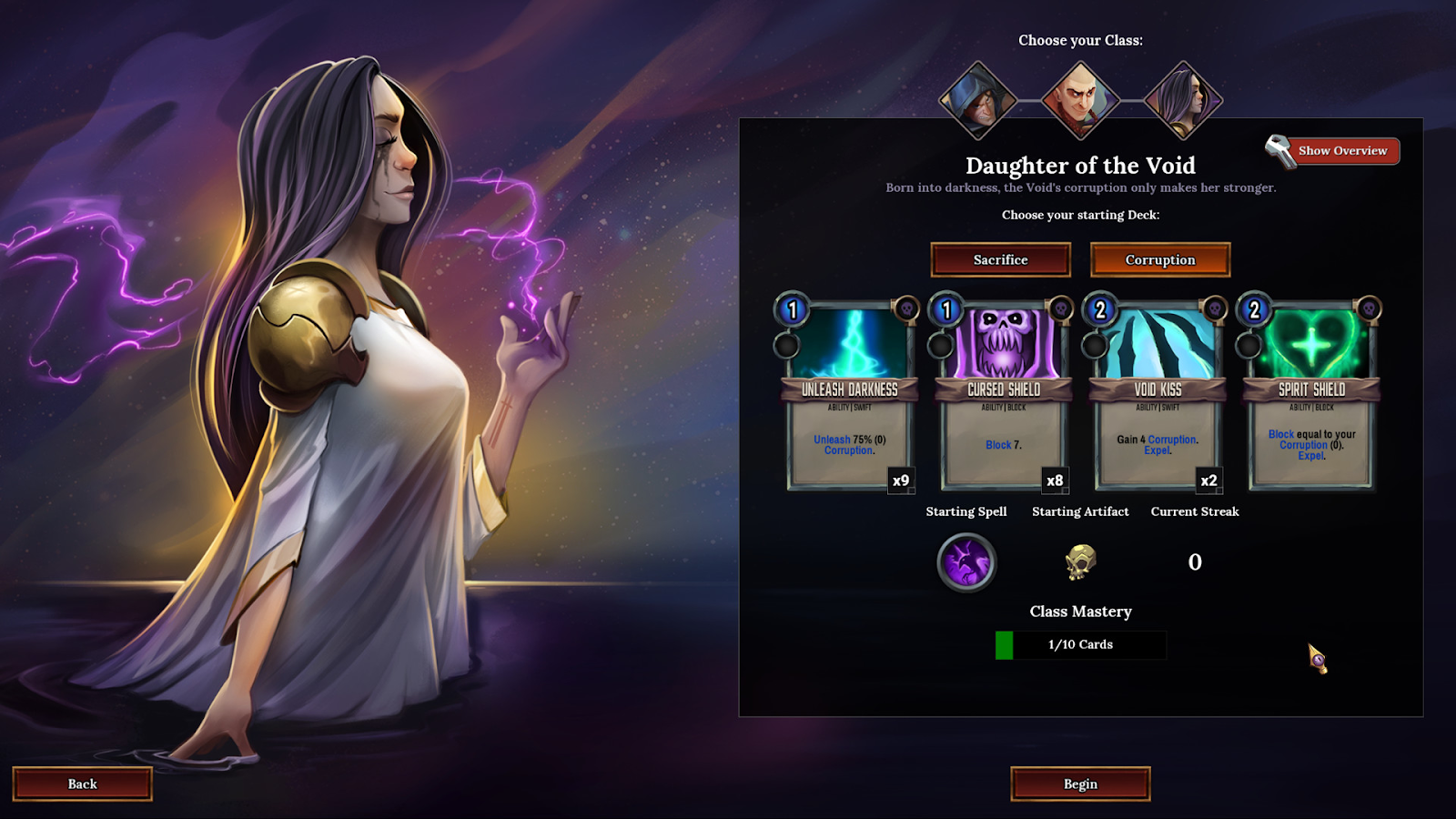This screenshot has height=819, width=1456.
Task: Choose the Daughter of the Void portrait
Action: pos(1183,100)
